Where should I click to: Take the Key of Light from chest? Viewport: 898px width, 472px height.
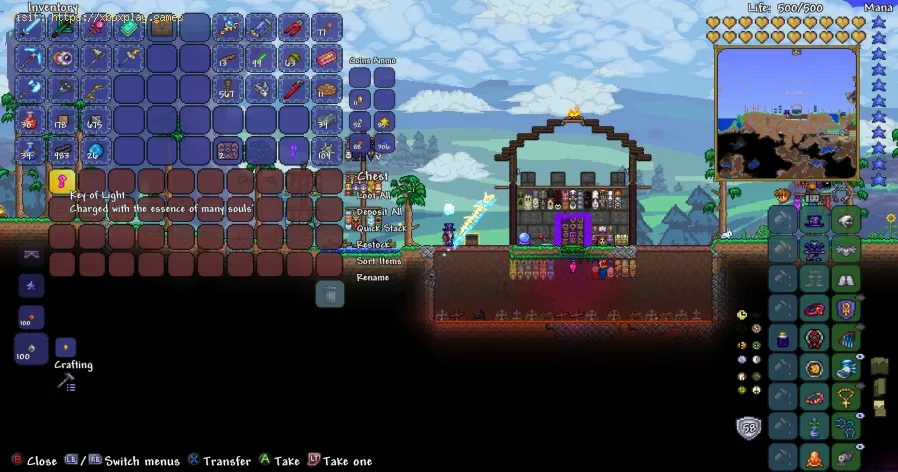(x=62, y=181)
